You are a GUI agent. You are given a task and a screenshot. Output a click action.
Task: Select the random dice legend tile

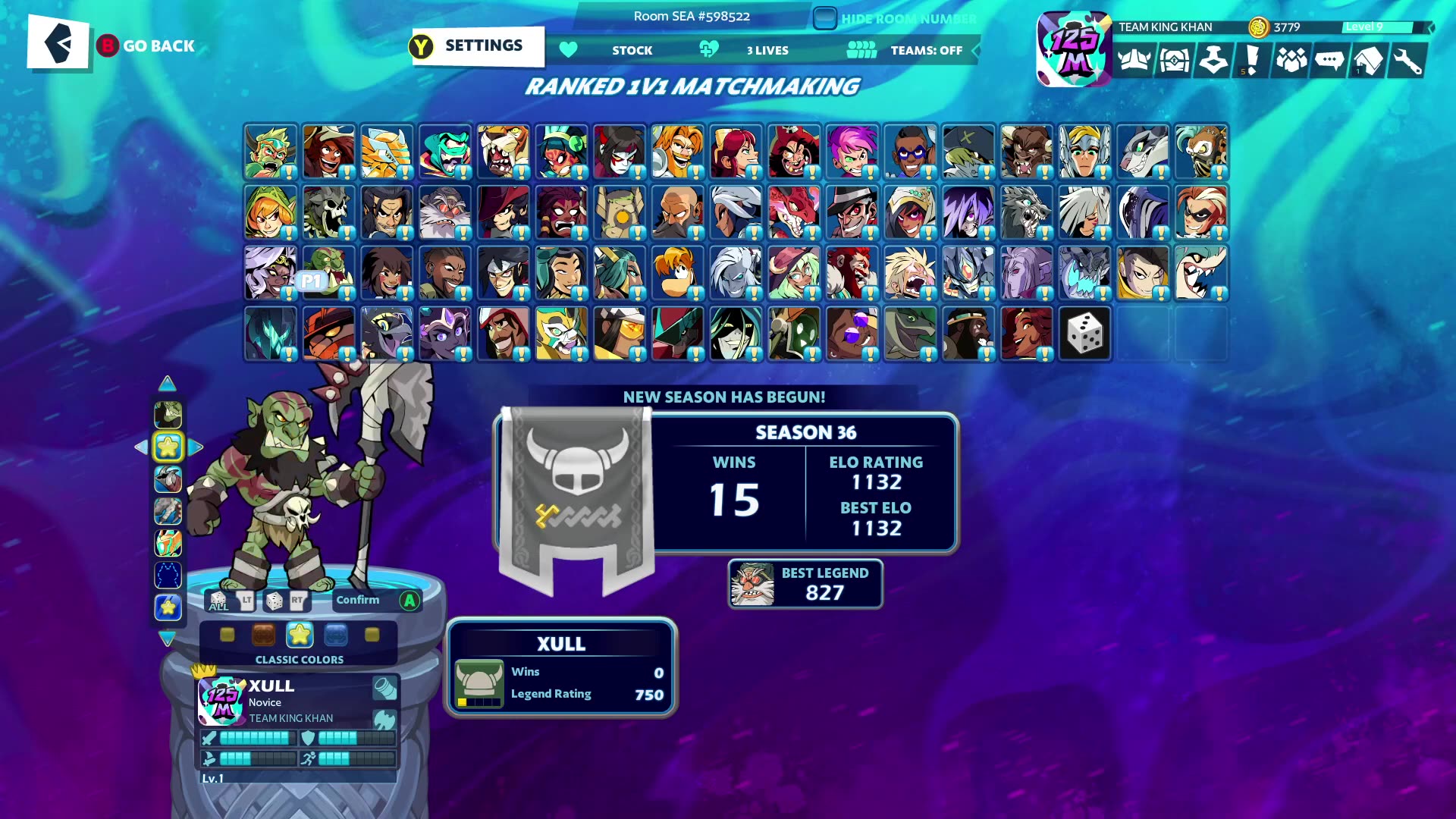point(1084,334)
